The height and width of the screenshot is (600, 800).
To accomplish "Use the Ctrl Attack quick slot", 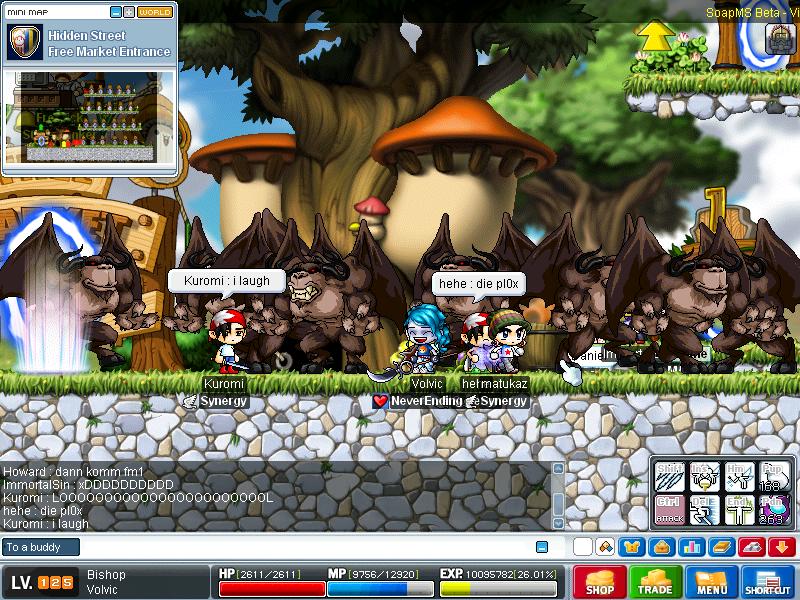I will 669,509.
